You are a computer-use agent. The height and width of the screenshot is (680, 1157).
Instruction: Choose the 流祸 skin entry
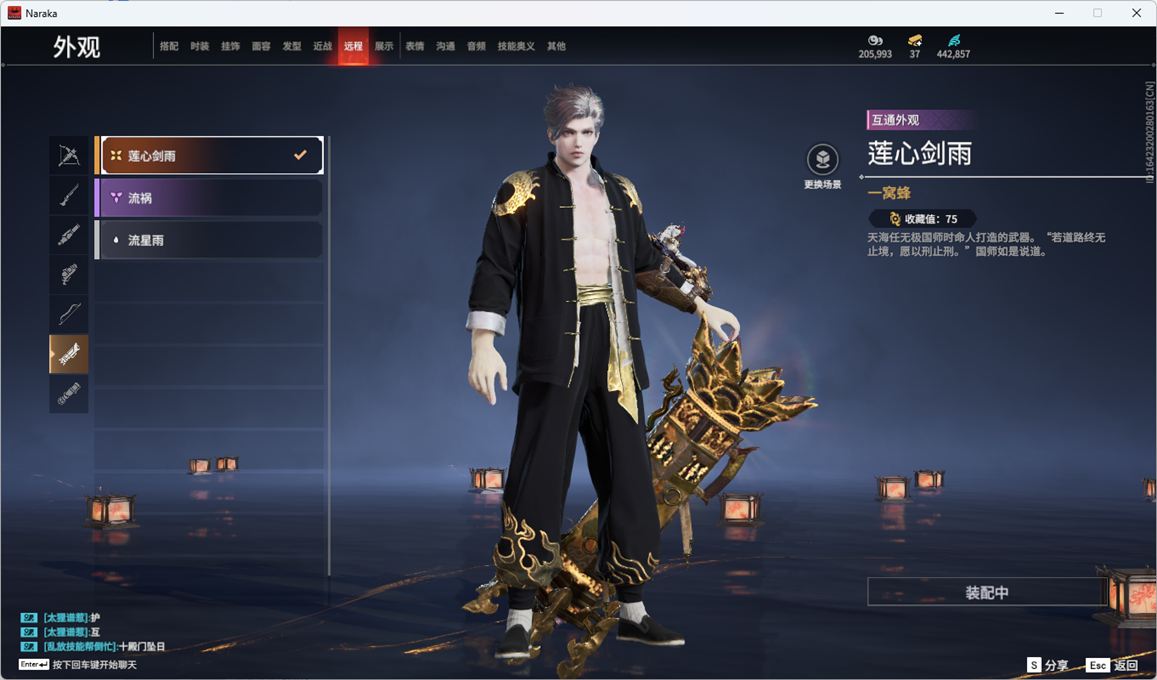coord(209,198)
